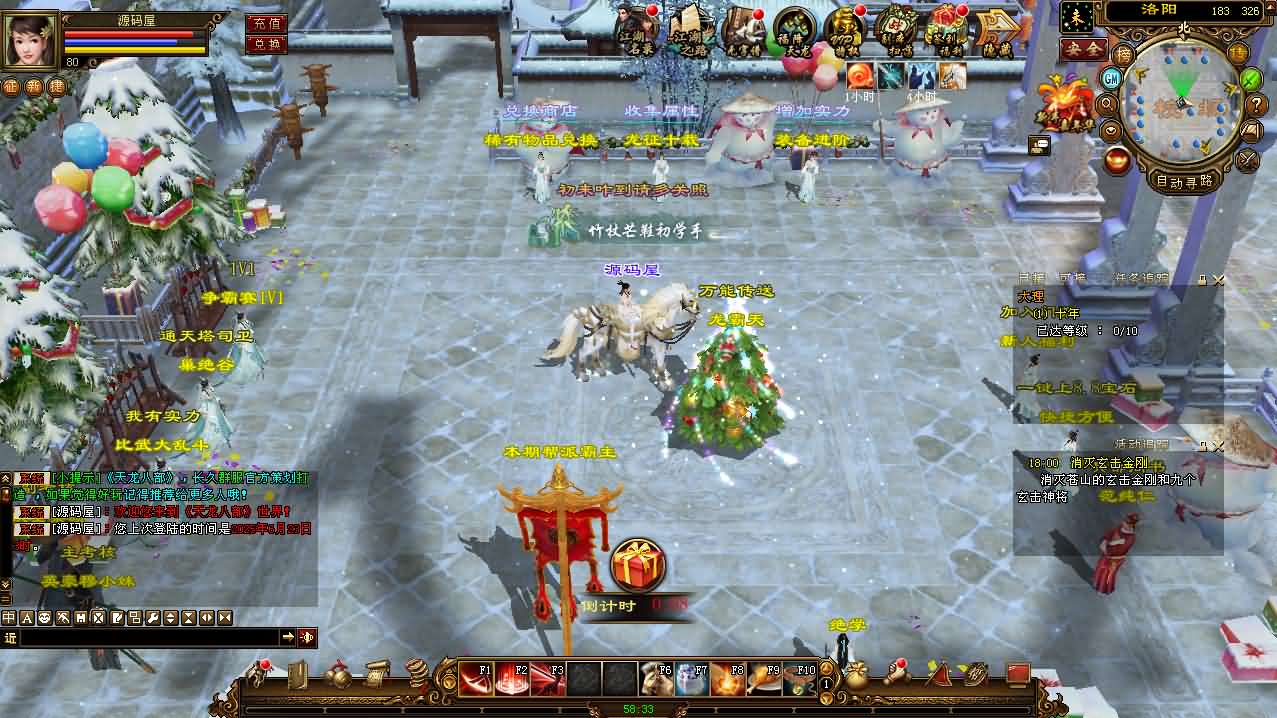The height and width of the screenshot is (718, 1277).
Task: Click the chat input field
Action: click(x=148, y=637)
